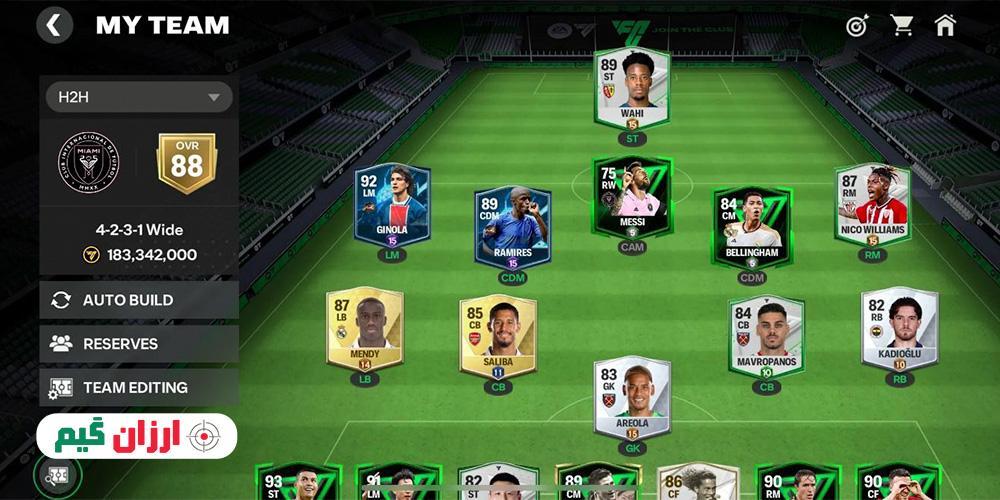Image resolution: width=1000 pixels, height=500 pixels.
Task: Select the Mavropanos CB card
Action: [x=766, y=337]
